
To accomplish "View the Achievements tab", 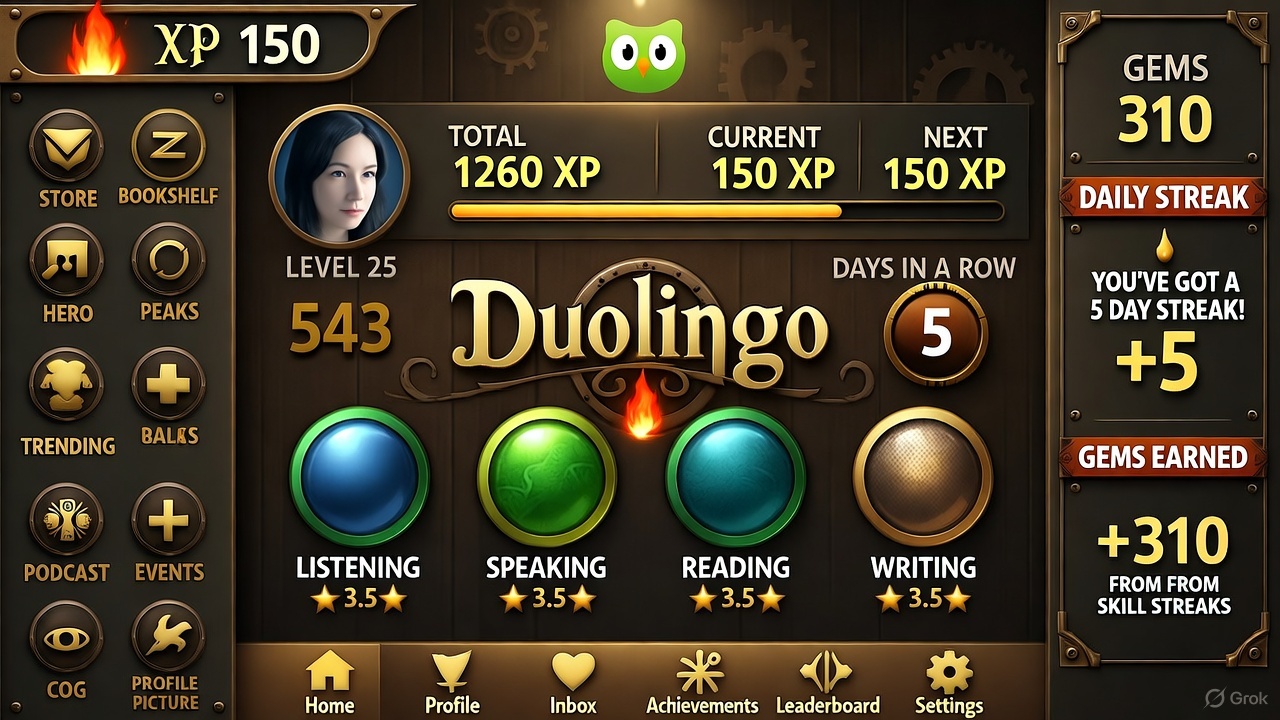I will 702,682.
